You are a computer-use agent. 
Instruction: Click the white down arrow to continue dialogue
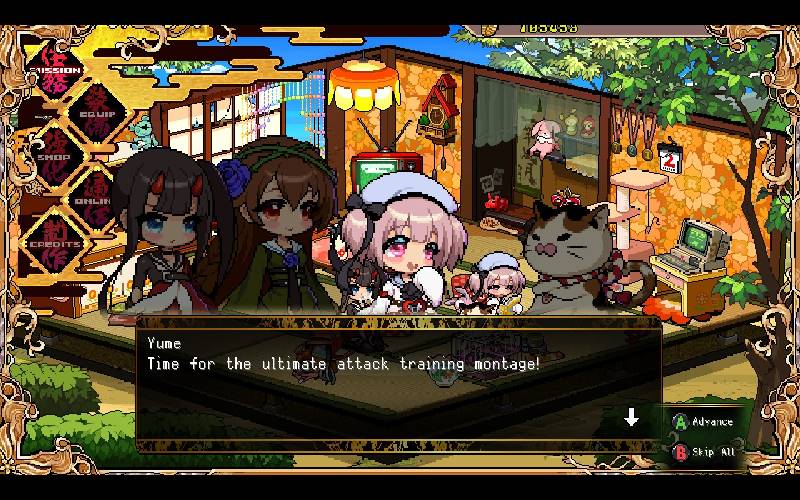[x=631, y=417]
